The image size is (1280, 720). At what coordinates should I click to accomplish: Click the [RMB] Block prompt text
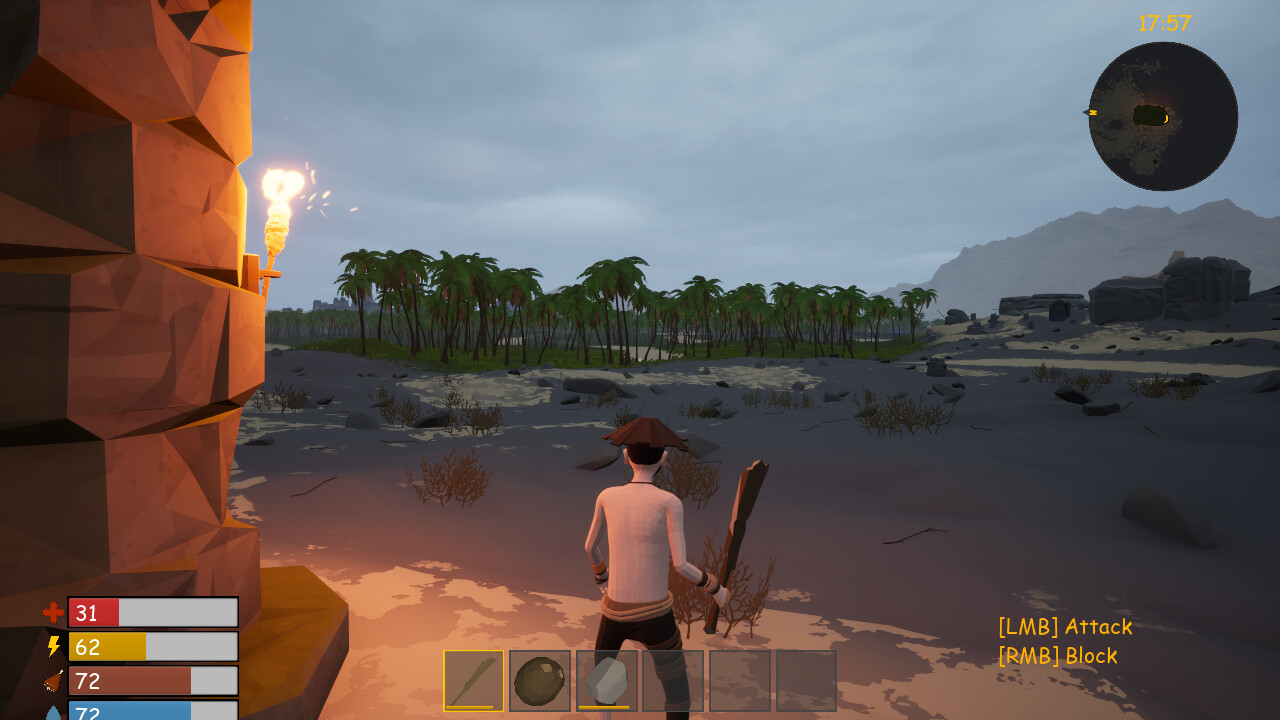(1056, 657)
